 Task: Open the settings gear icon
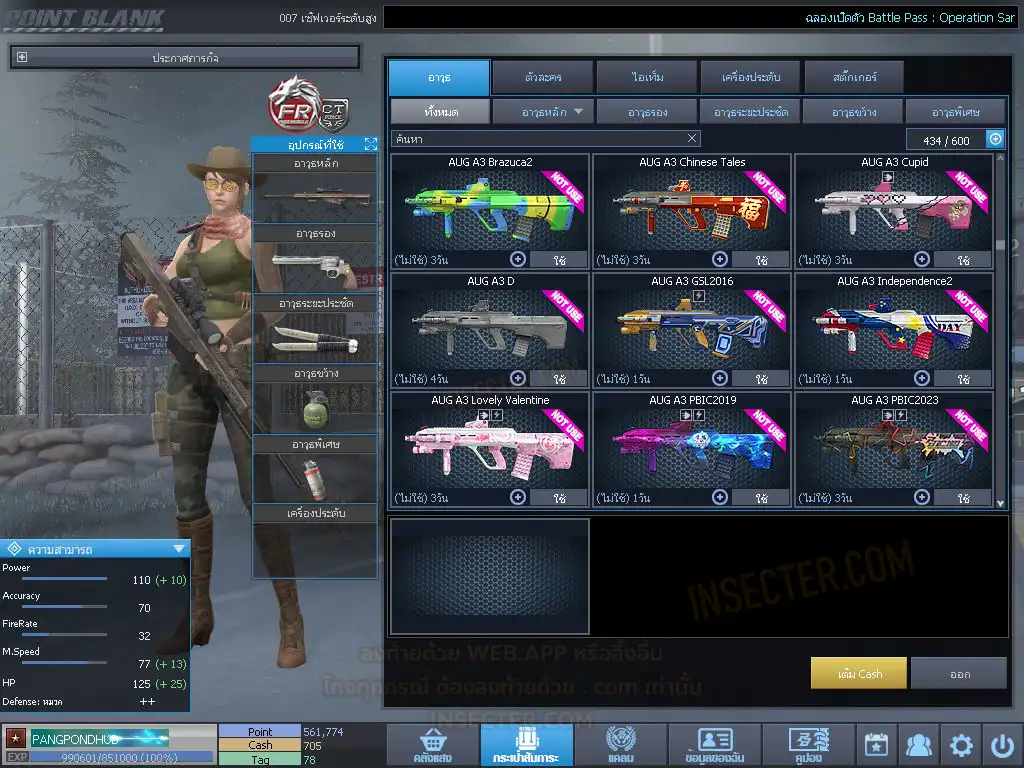961,745
